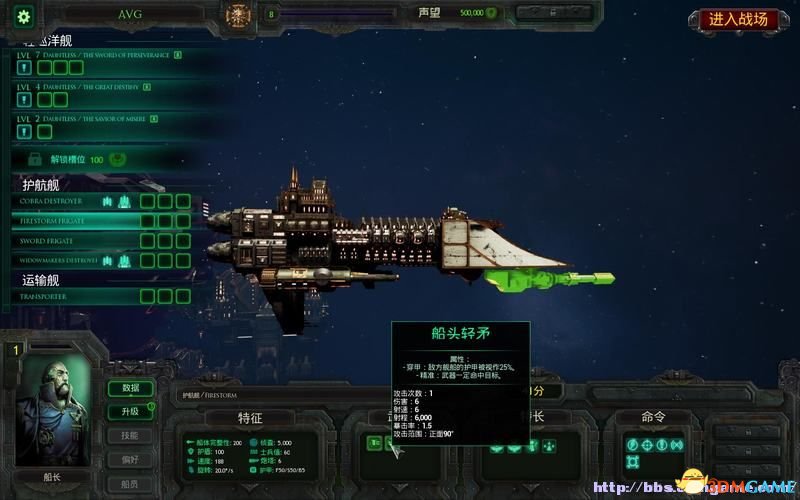Switch to the 偏好 preferences tab
The image size is (800, 500).
pyautogui.click(x=130, y=459)
